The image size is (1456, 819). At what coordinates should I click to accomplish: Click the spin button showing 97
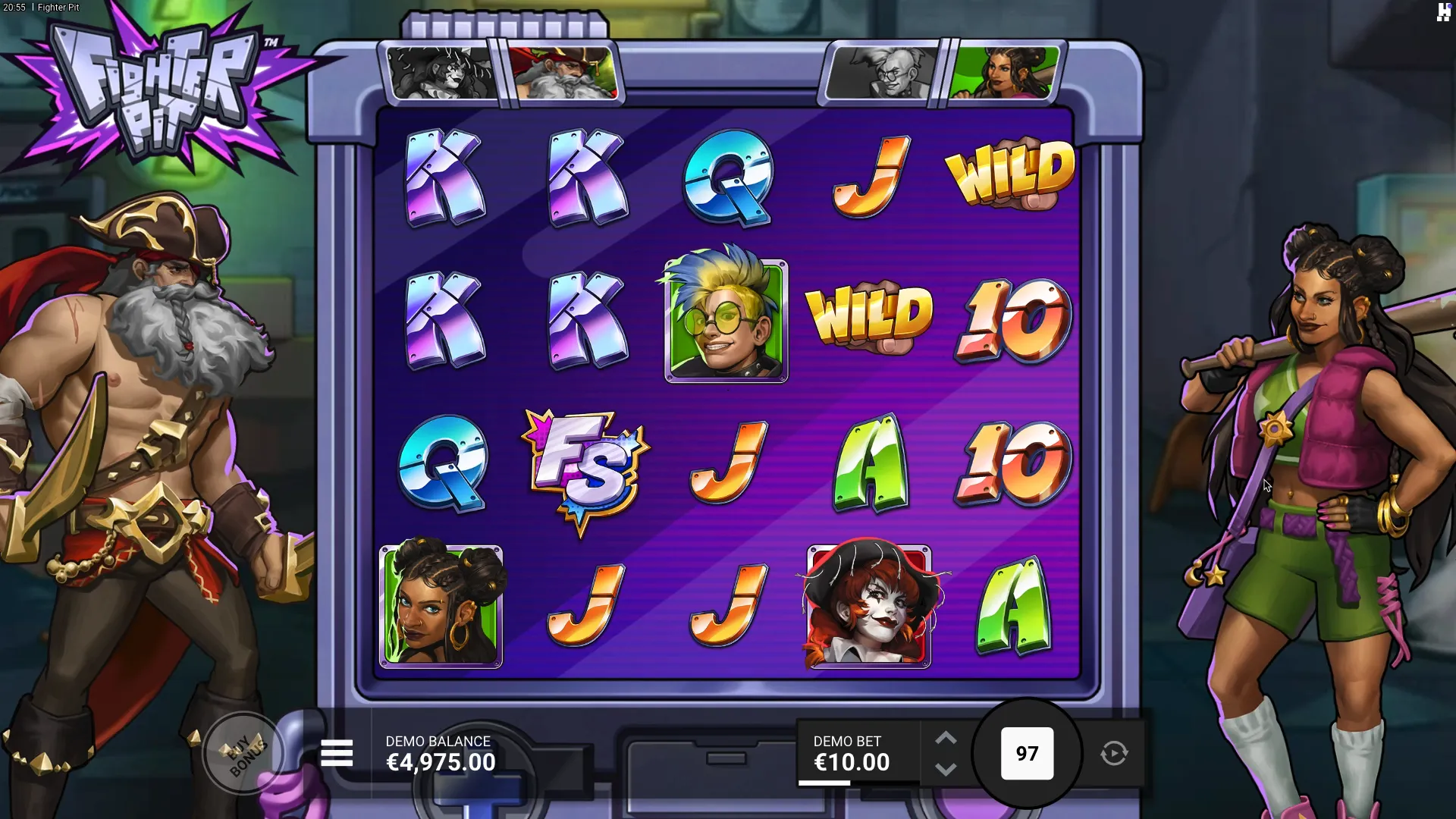tap(1027, 754)
